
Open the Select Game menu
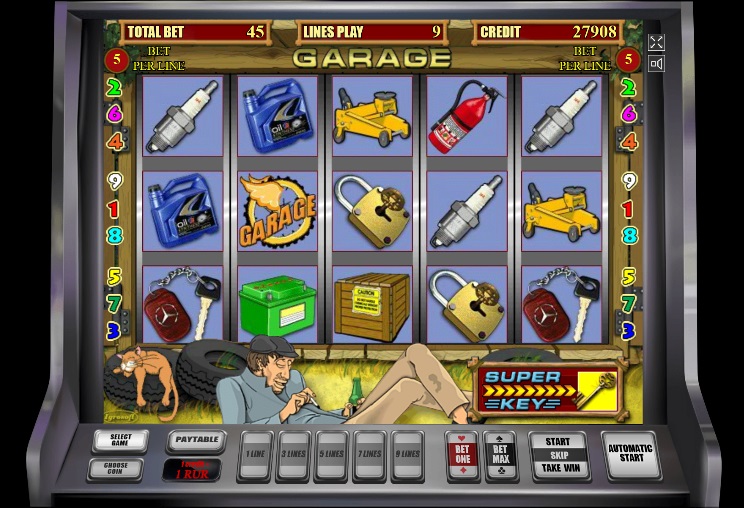tap(120, 440)
